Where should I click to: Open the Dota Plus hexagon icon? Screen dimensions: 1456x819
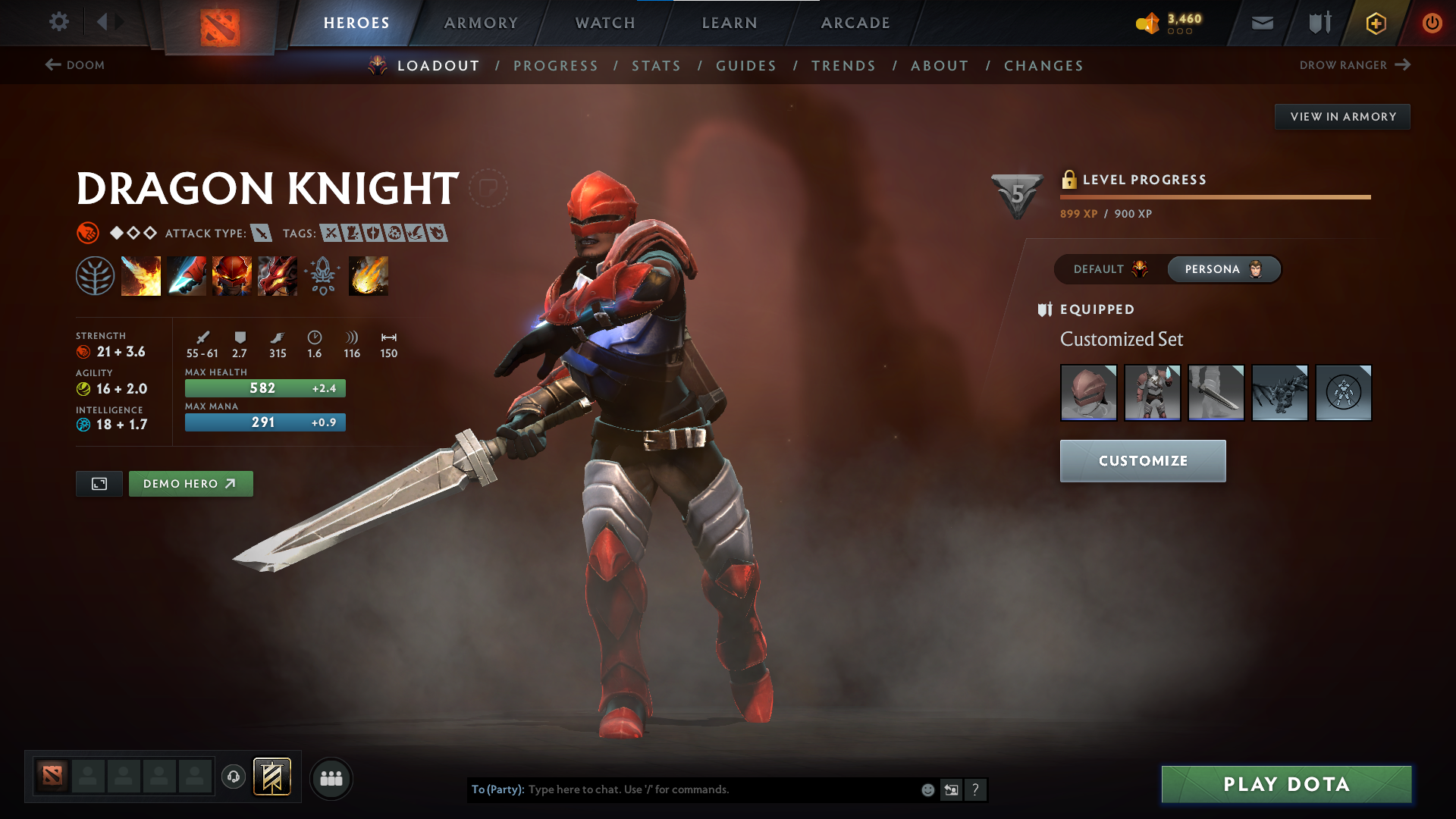[1375, 23]
